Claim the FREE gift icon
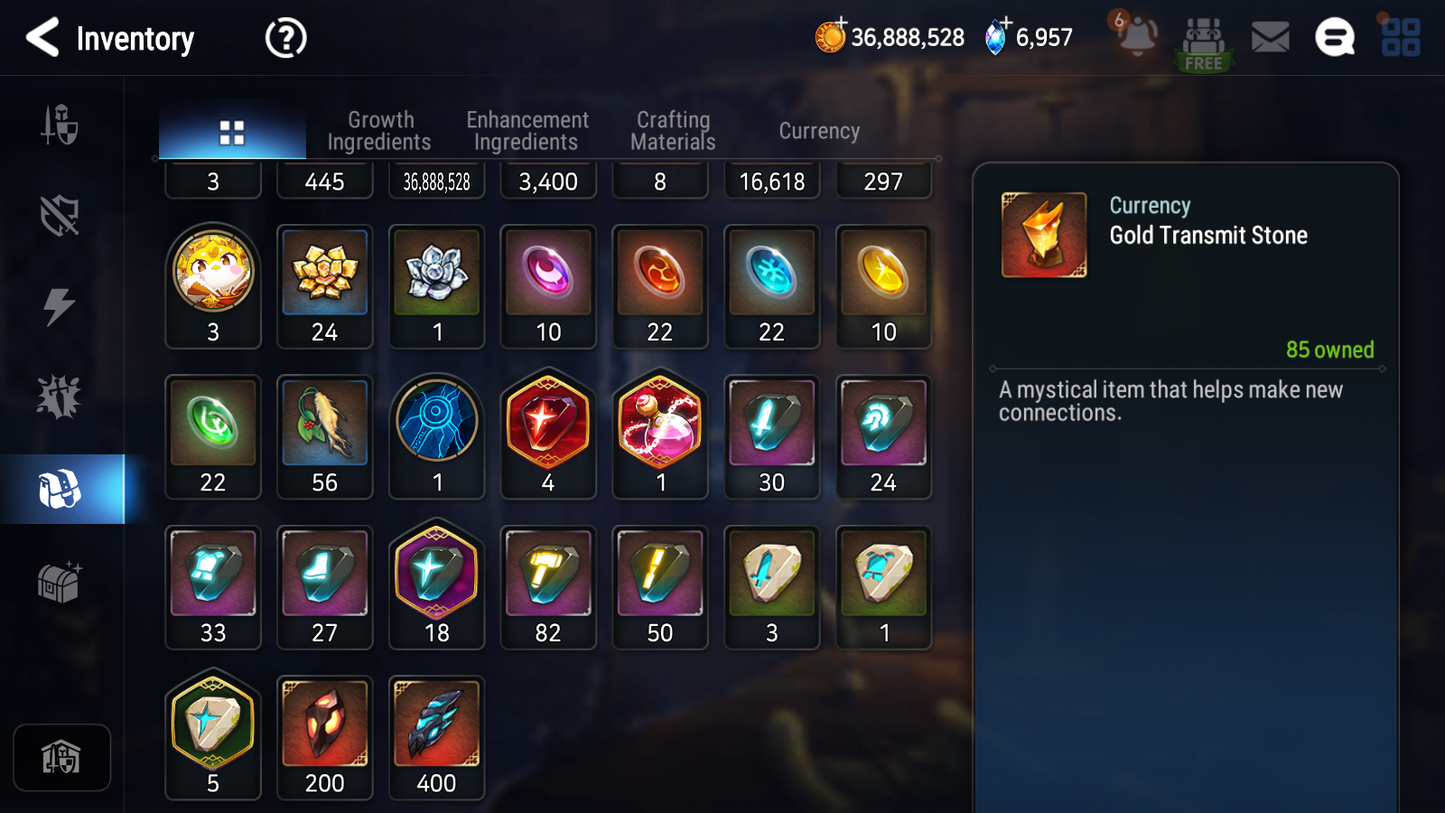 pyautogui.click(x=1203, y=43)
